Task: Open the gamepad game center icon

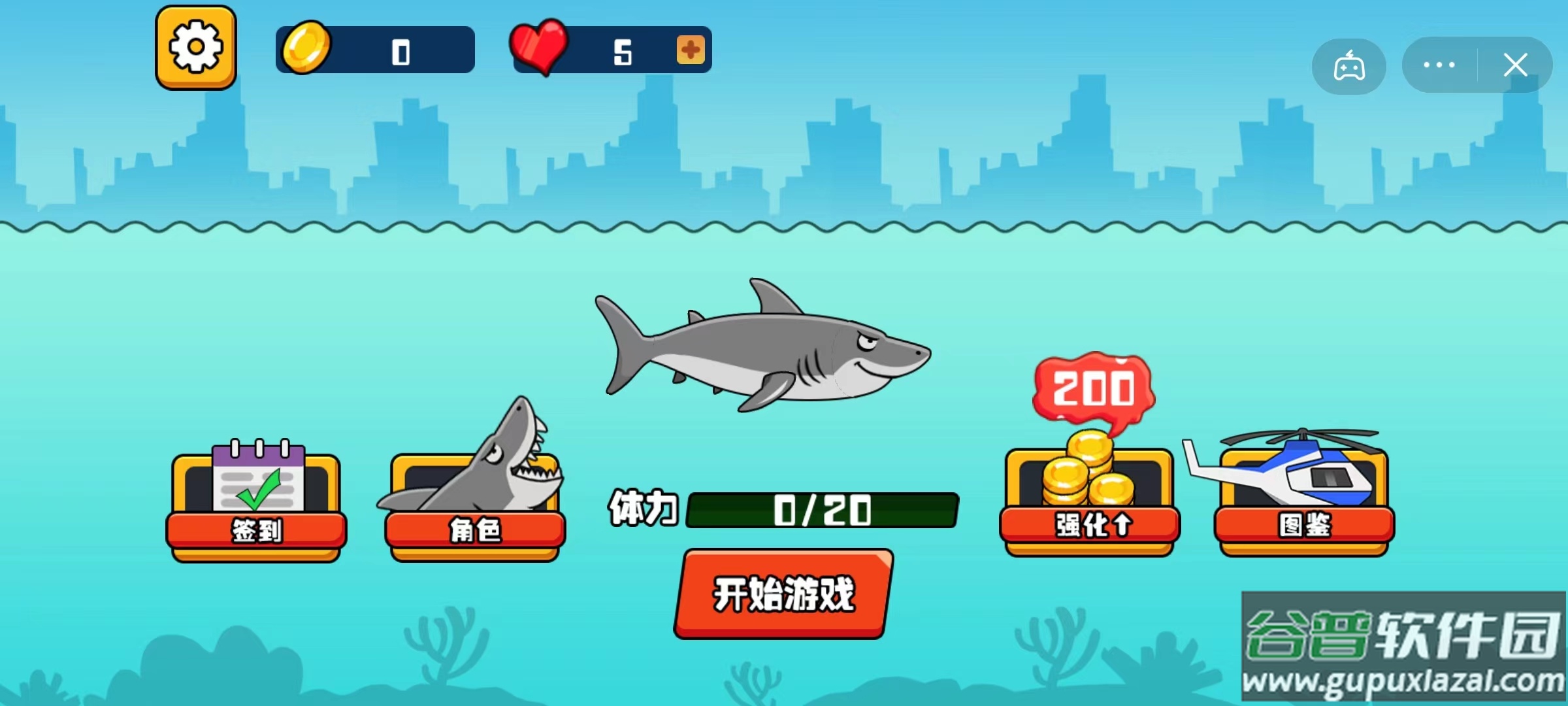Action: tap(1348, 64)
